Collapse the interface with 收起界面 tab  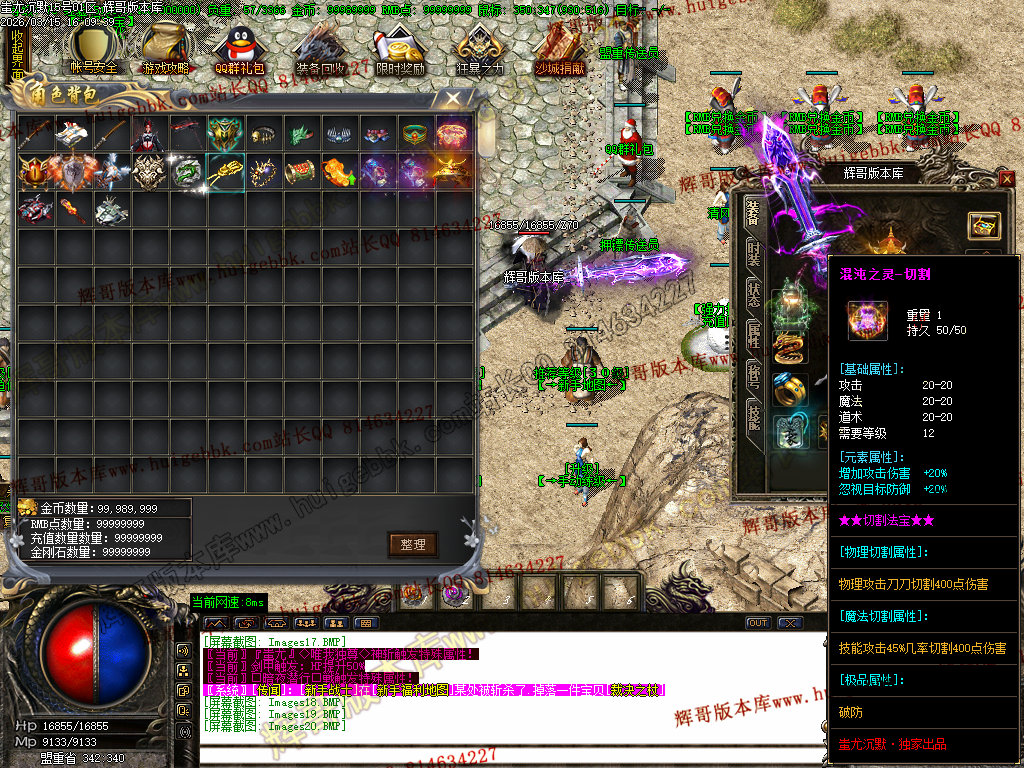17,54
